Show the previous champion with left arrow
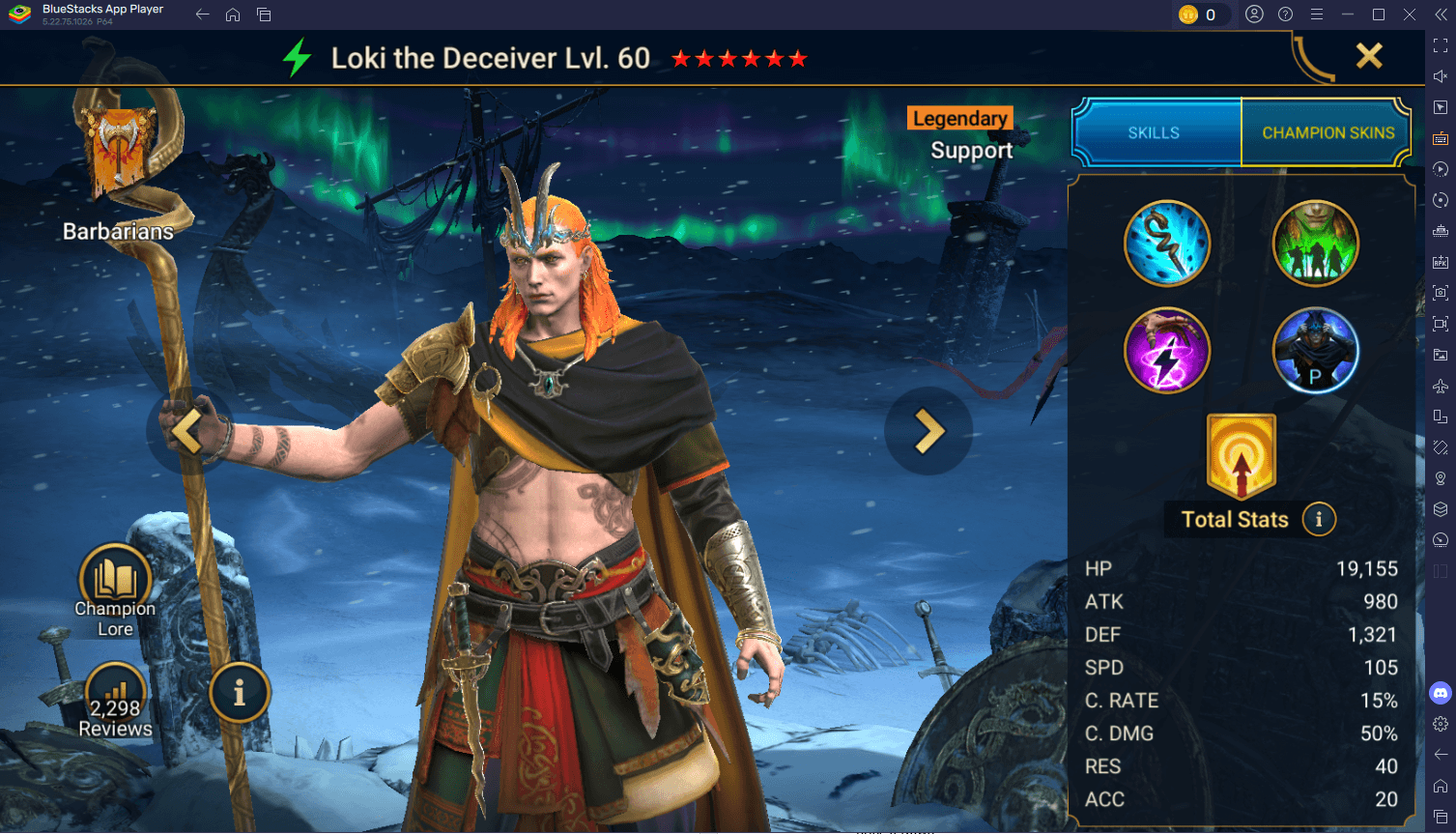1456x834 pixels. click(x=188, y=431)
